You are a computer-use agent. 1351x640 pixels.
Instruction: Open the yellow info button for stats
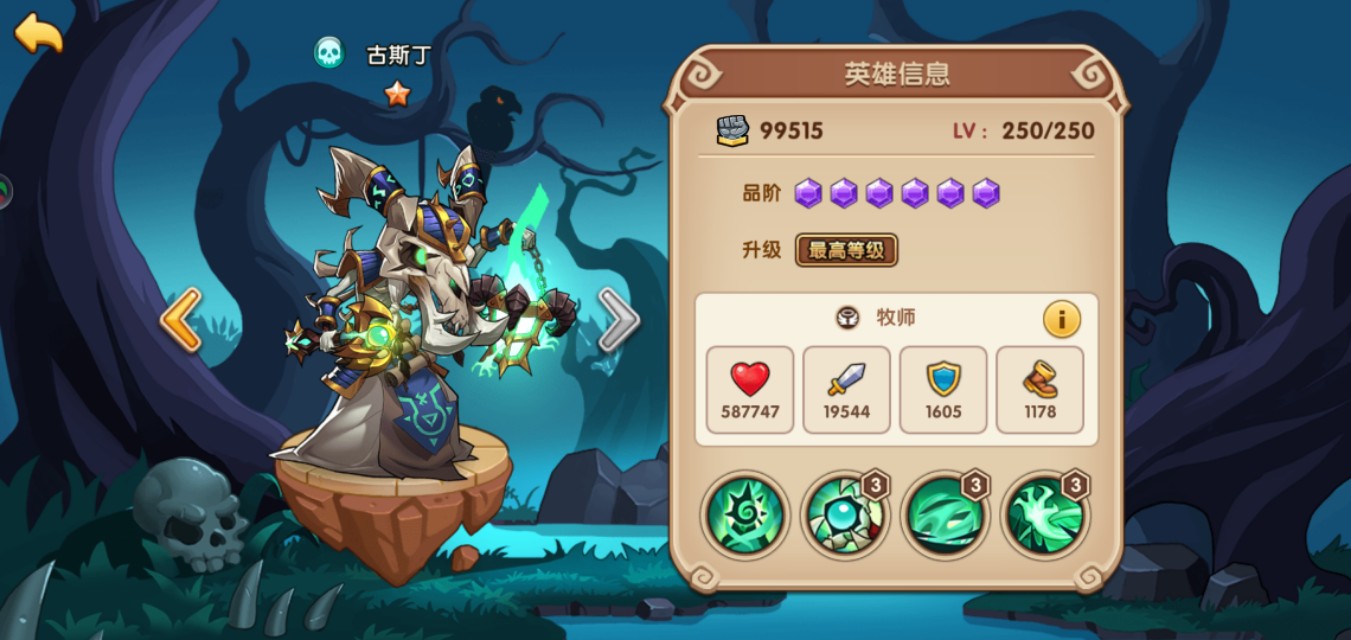[x=1061, y=320]
